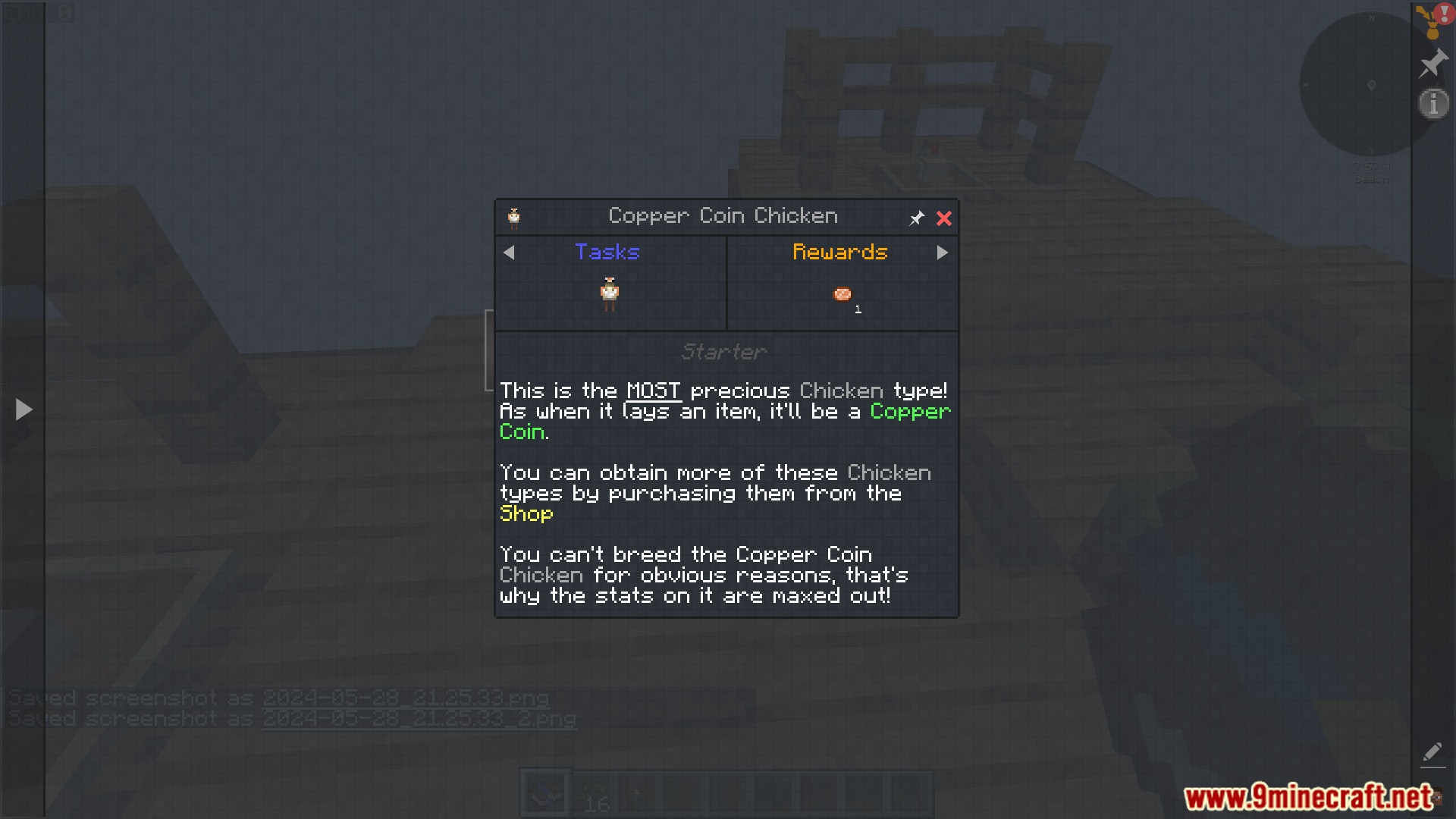Select the chicken task icon under Tasks

tap(610, 293)
